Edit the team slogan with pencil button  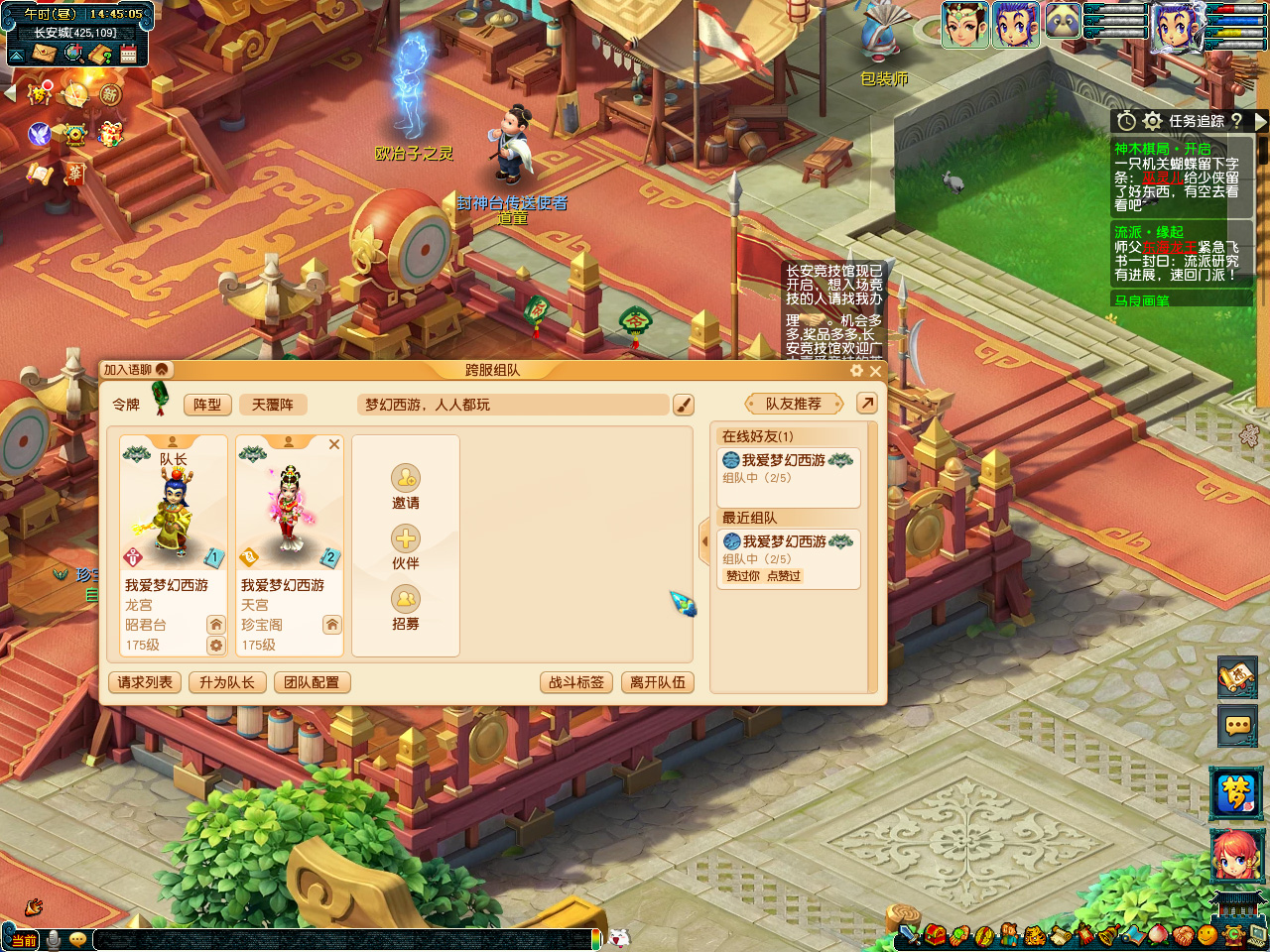click(683, 405)
